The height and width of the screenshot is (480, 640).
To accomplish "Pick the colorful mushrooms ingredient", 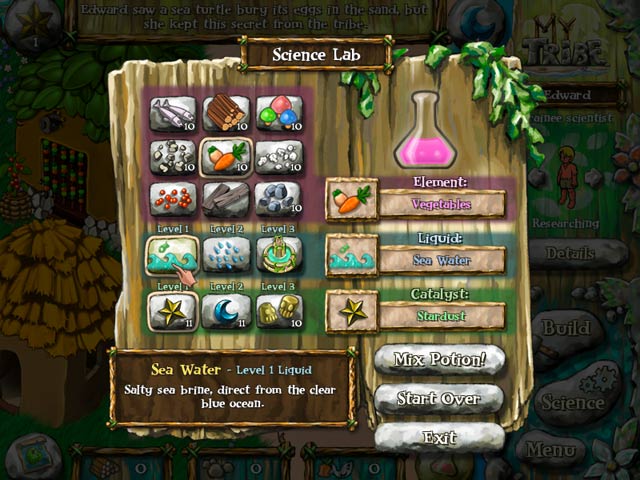I will click(x=279, y=113).
